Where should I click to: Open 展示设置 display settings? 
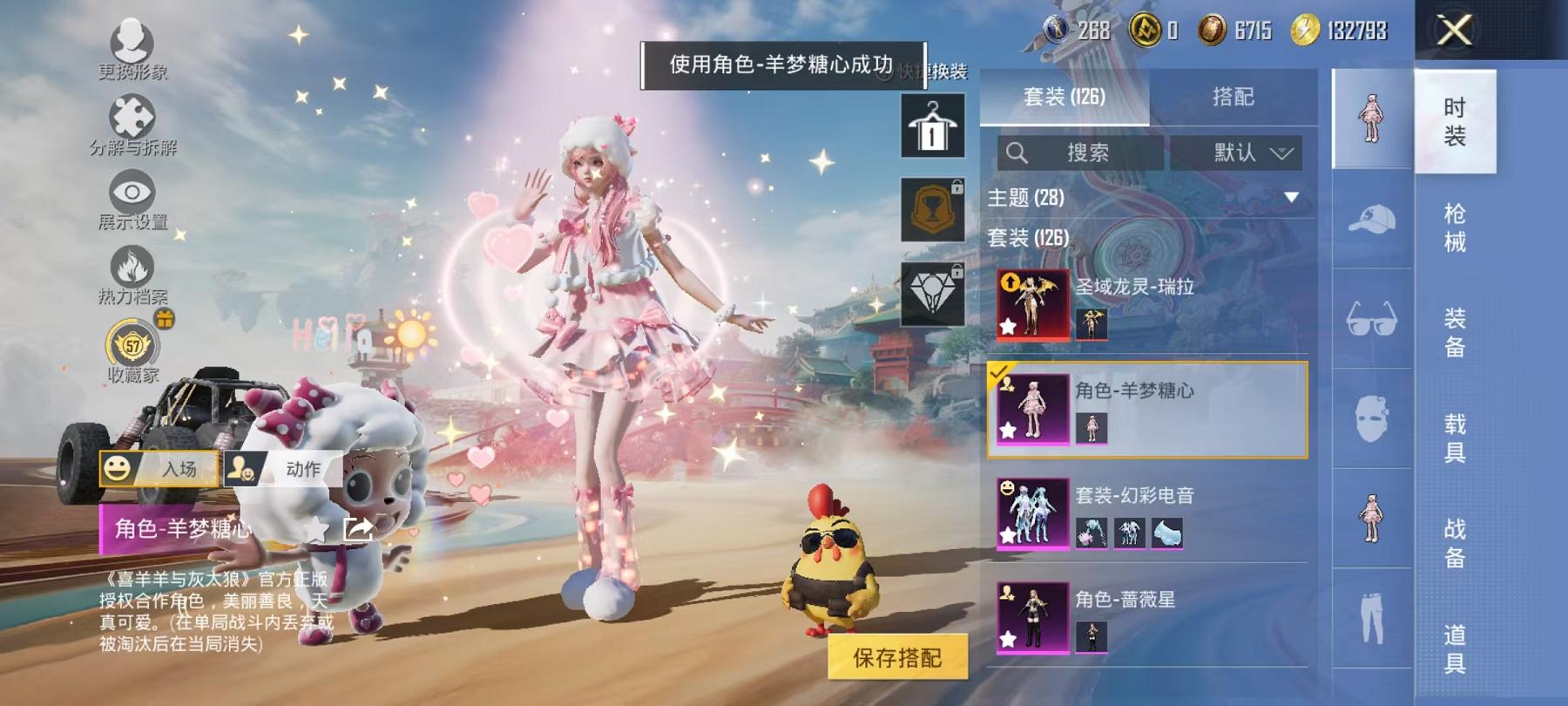[x=131, y=187]
